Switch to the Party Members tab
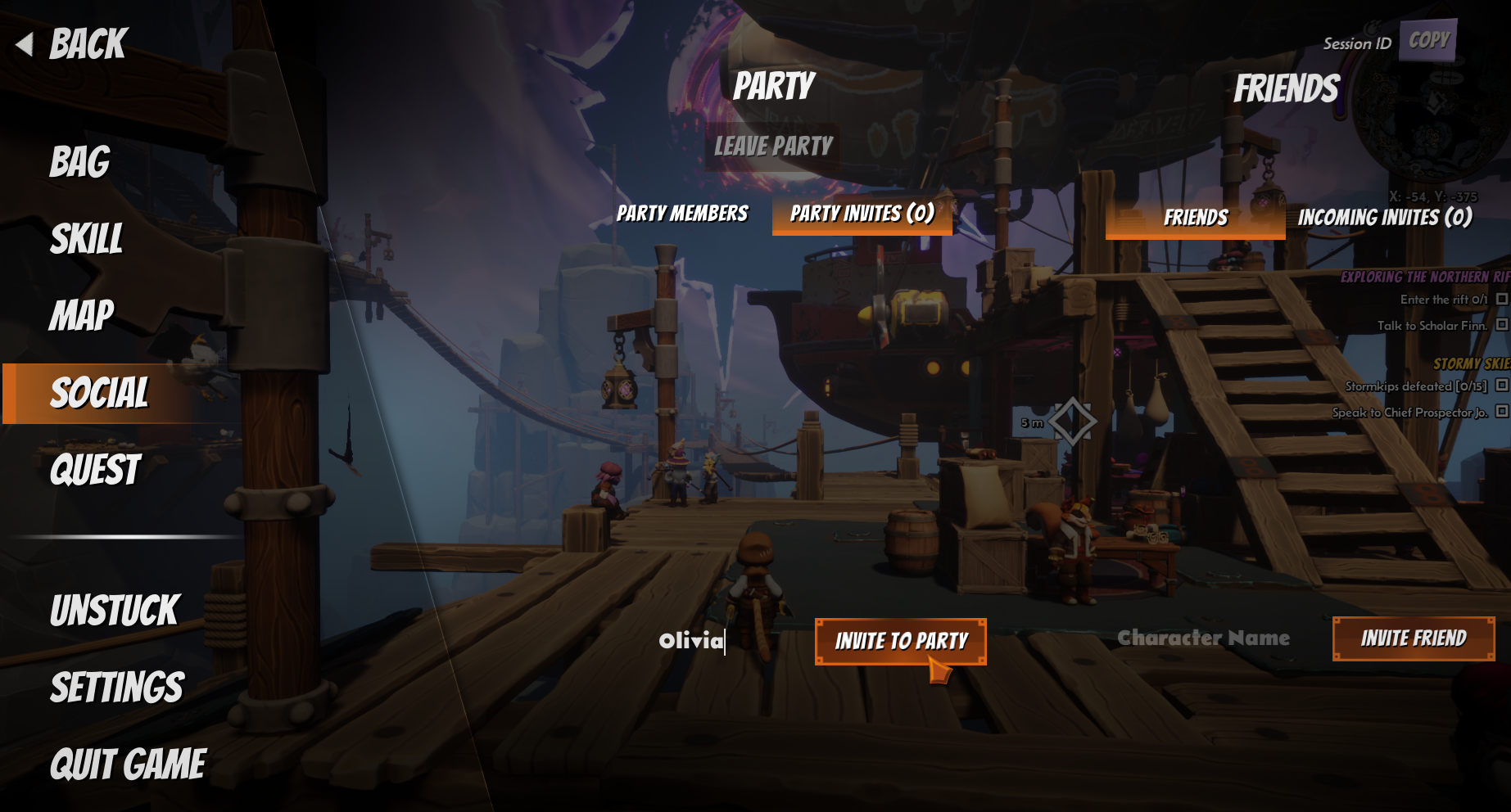 coord(682,214)
